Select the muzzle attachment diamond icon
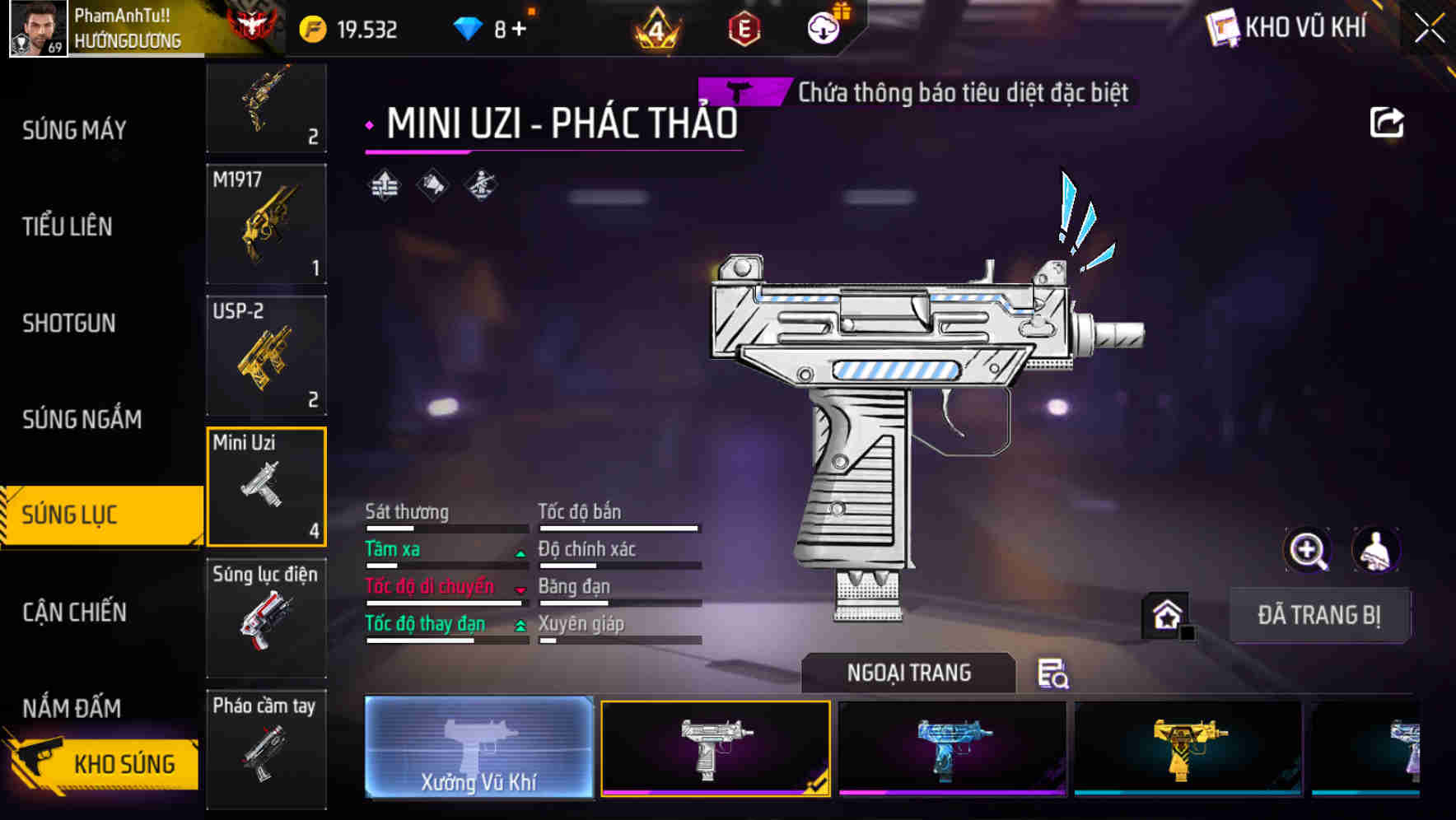 (x=431, y=183)
